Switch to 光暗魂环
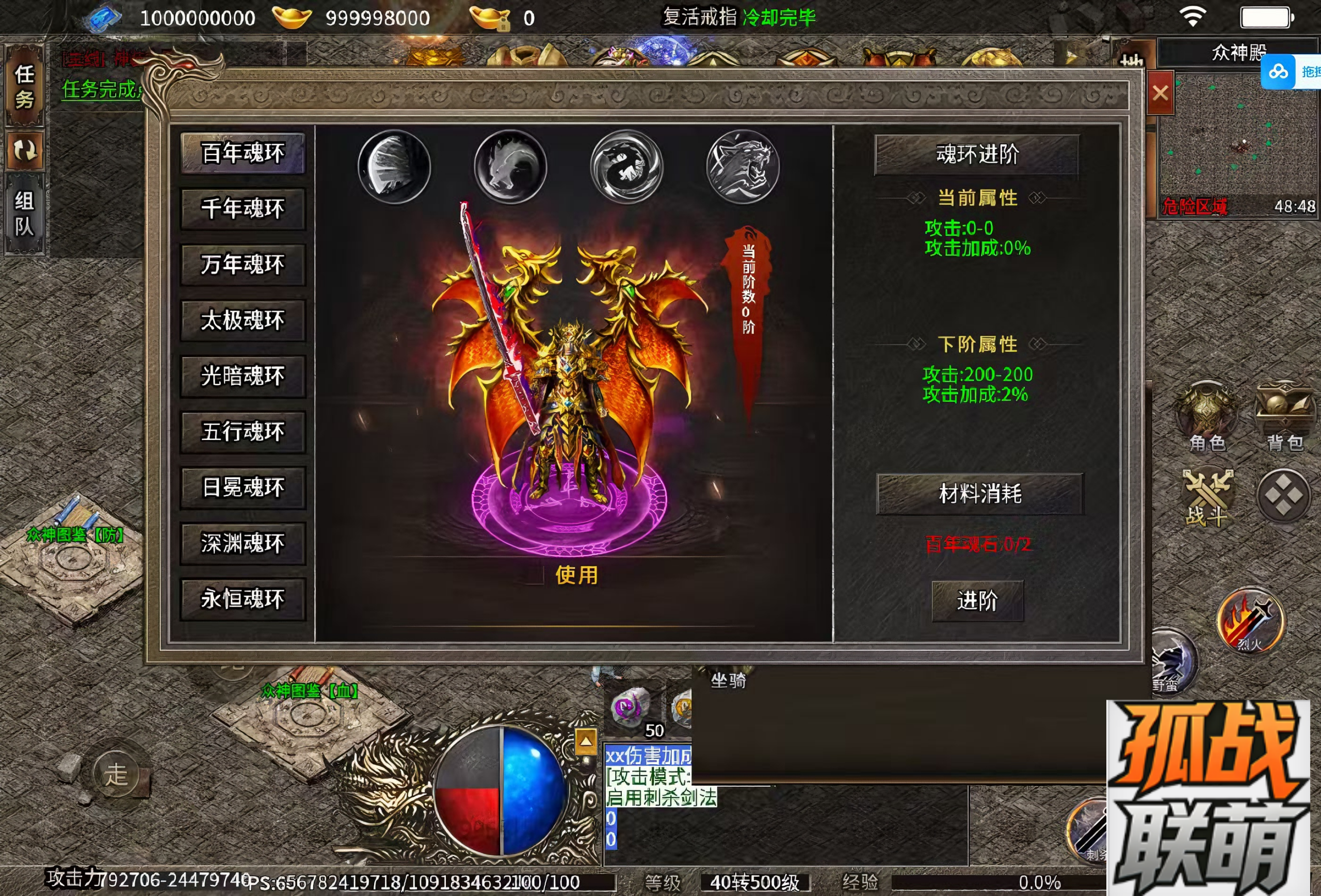The height and width of the screenshot is (896, 1321). point(243,376)
